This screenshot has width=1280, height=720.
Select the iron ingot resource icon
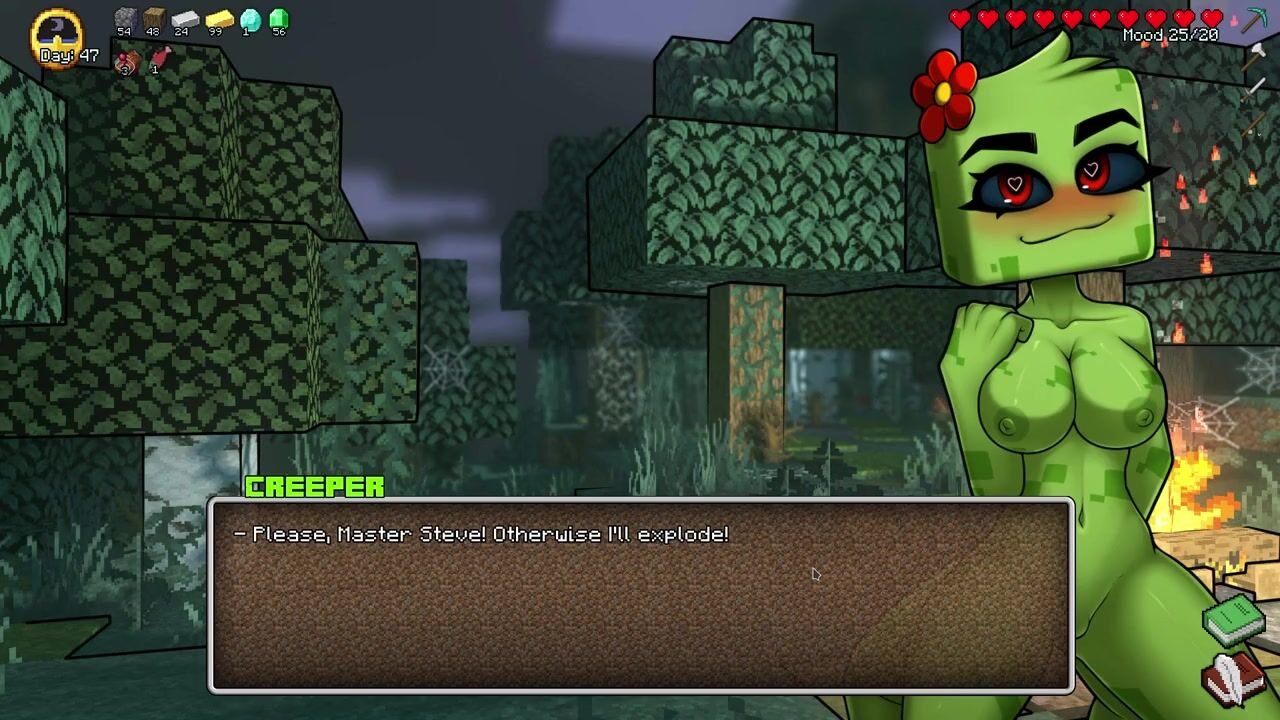(185, 18)
